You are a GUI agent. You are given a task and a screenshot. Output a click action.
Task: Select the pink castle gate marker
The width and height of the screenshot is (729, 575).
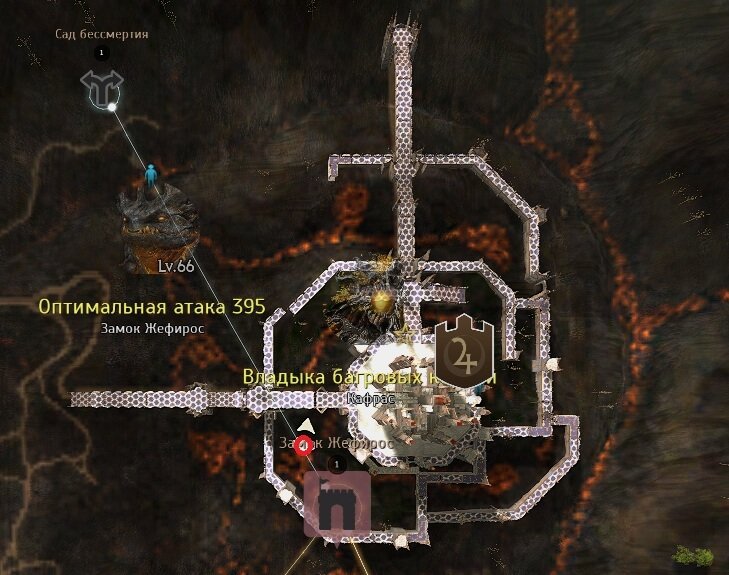pos(337,505)
